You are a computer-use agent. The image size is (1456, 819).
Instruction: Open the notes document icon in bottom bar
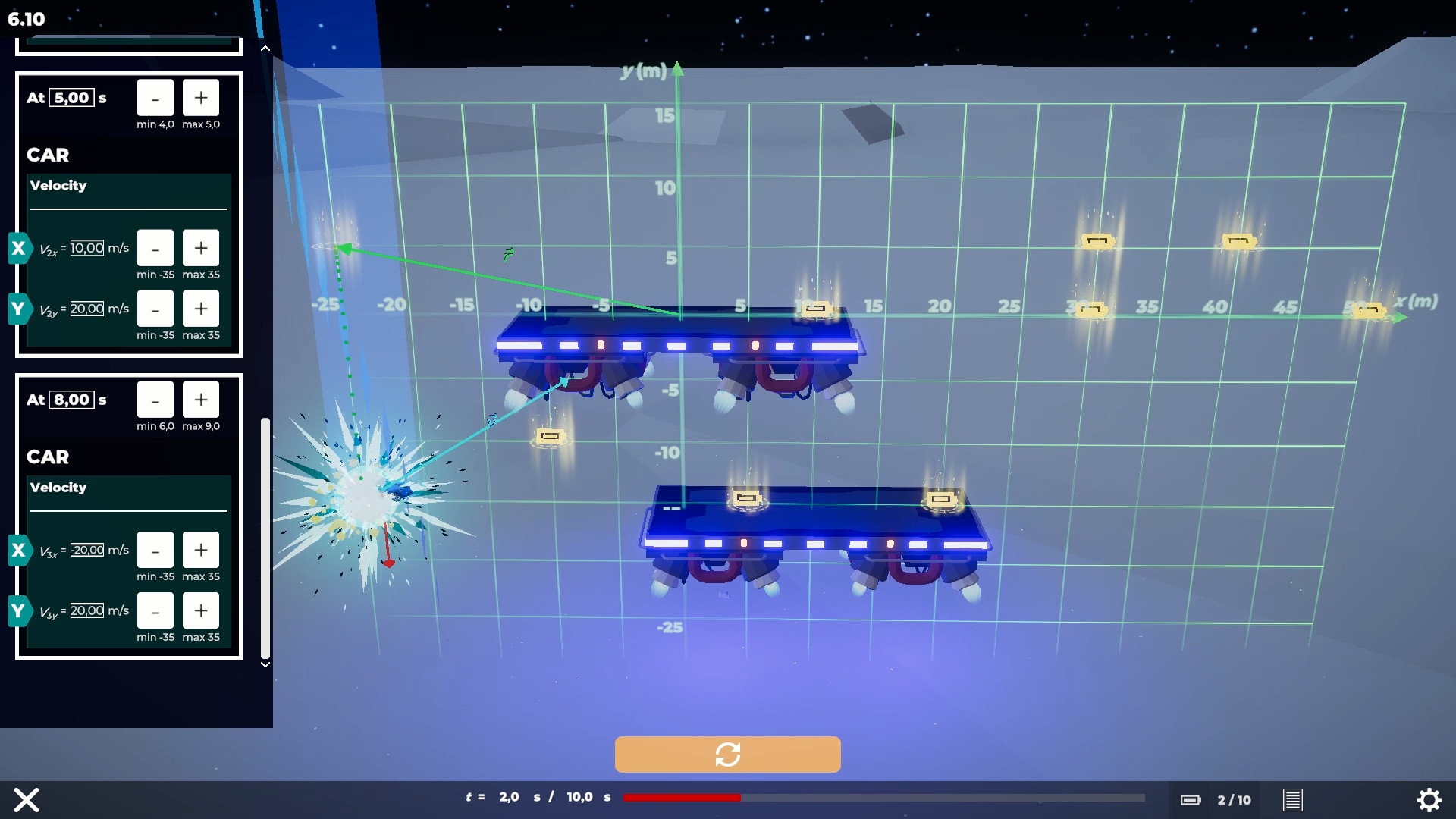(1293, 800)
